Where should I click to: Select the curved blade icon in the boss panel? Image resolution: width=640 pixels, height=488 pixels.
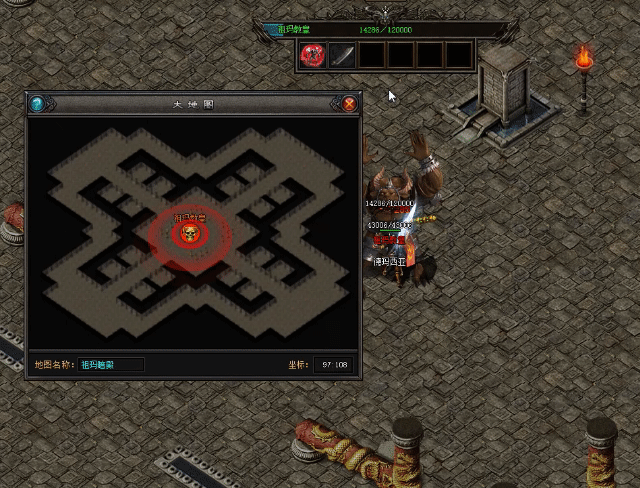[342, 55]
